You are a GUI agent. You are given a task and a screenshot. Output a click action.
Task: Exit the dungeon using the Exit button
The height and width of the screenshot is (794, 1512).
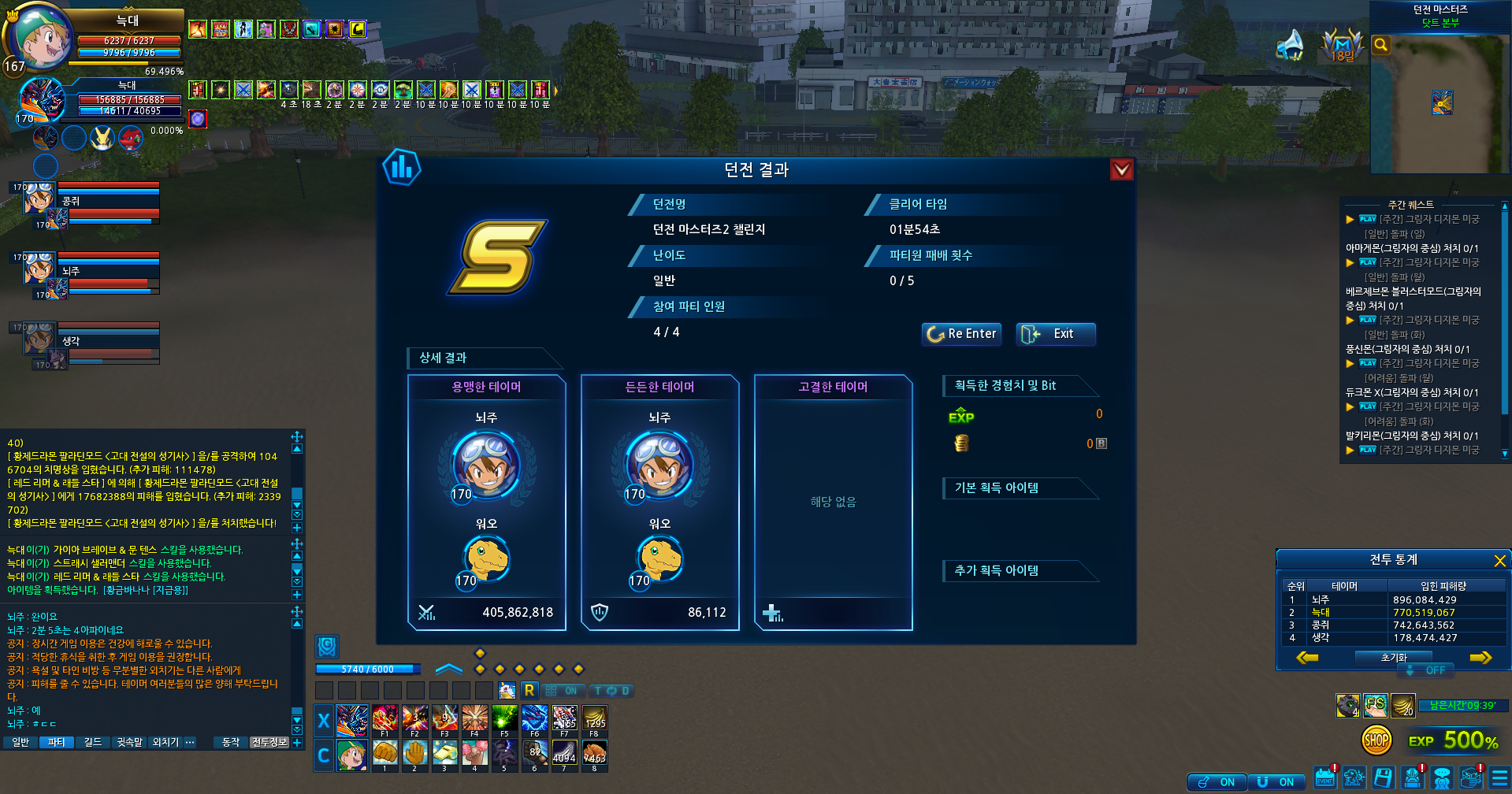click(1056, 334)
